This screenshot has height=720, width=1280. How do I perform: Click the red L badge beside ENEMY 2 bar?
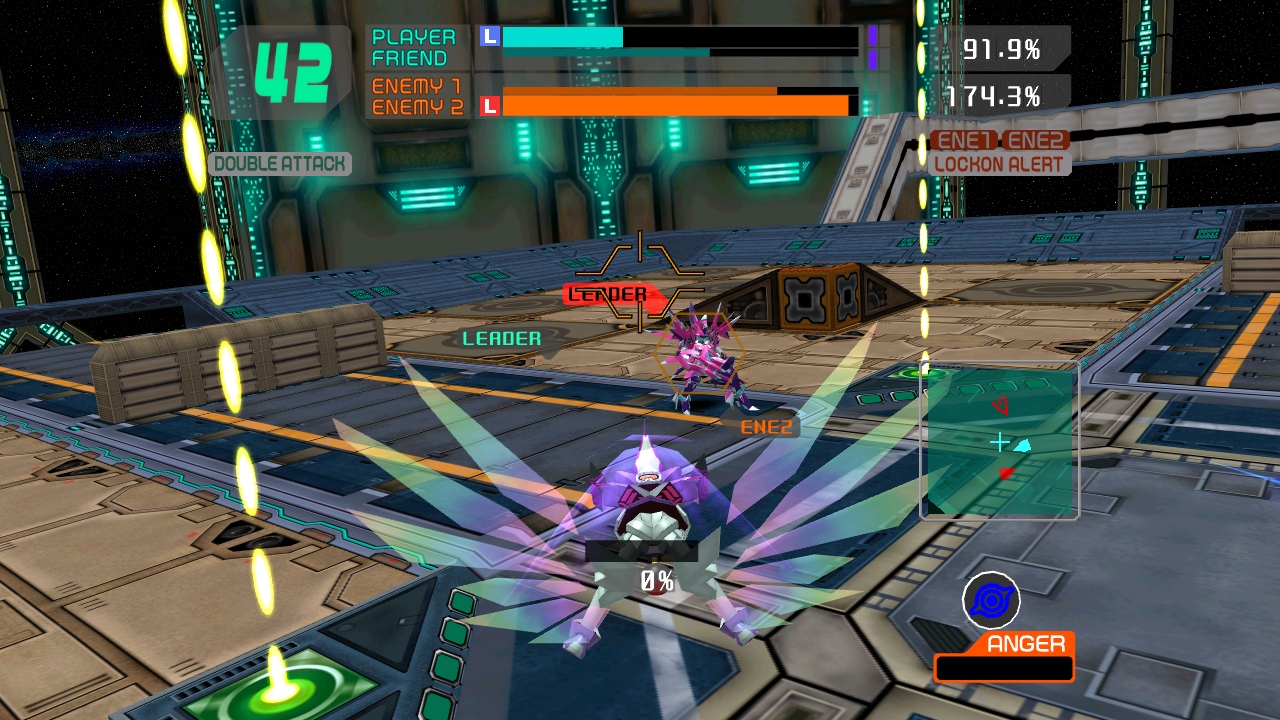point(489,105)
